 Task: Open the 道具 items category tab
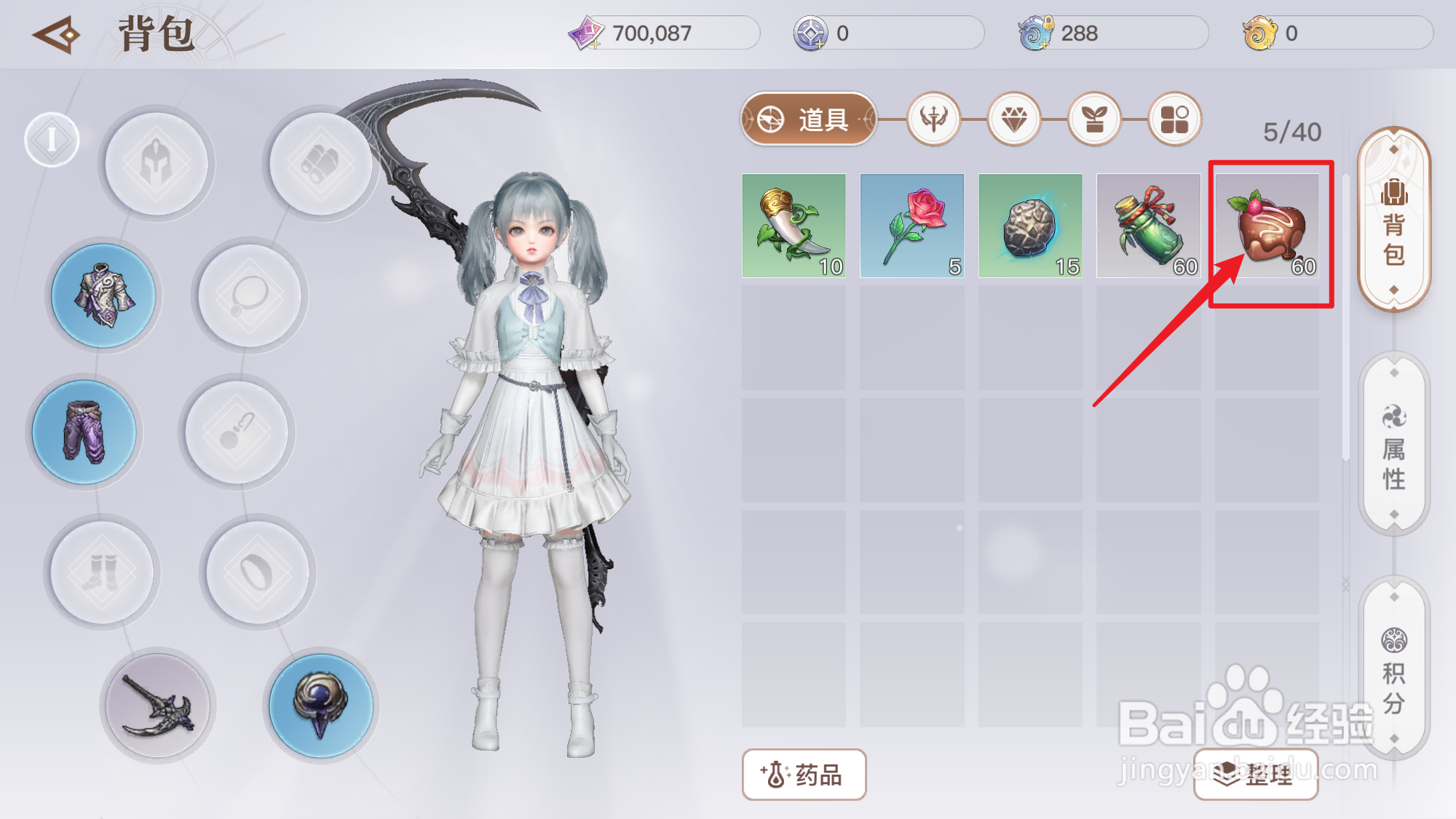click(808, 120)
